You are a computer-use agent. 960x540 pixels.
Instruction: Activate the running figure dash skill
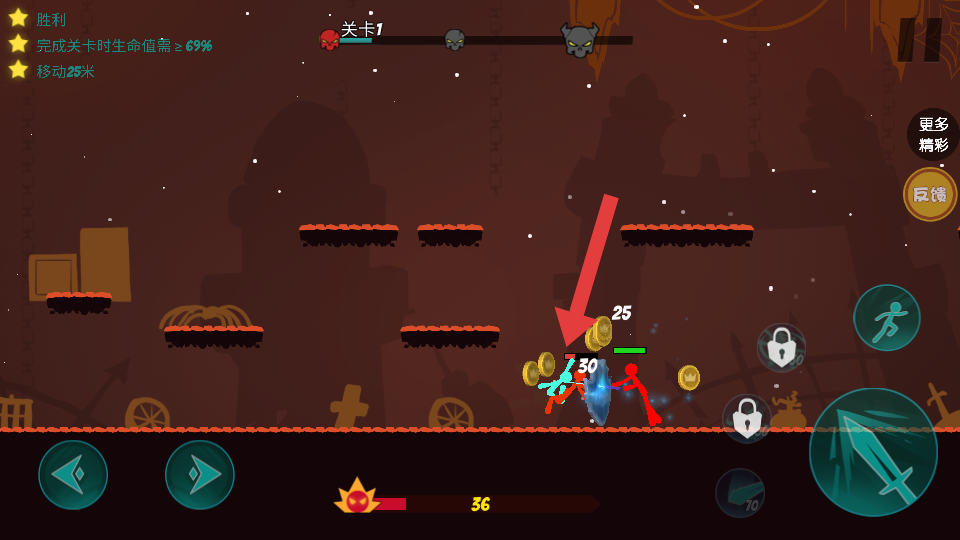point(886,318)
